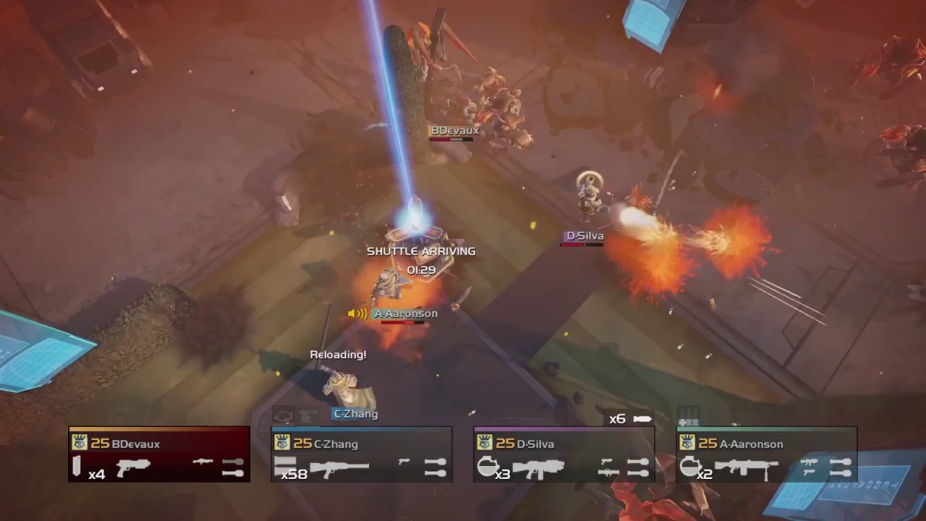Image resolution: width=926 pixels, height=521 pixels.
Task: Click A-Aaronson's primary machine gun icon
Action: 745,467
